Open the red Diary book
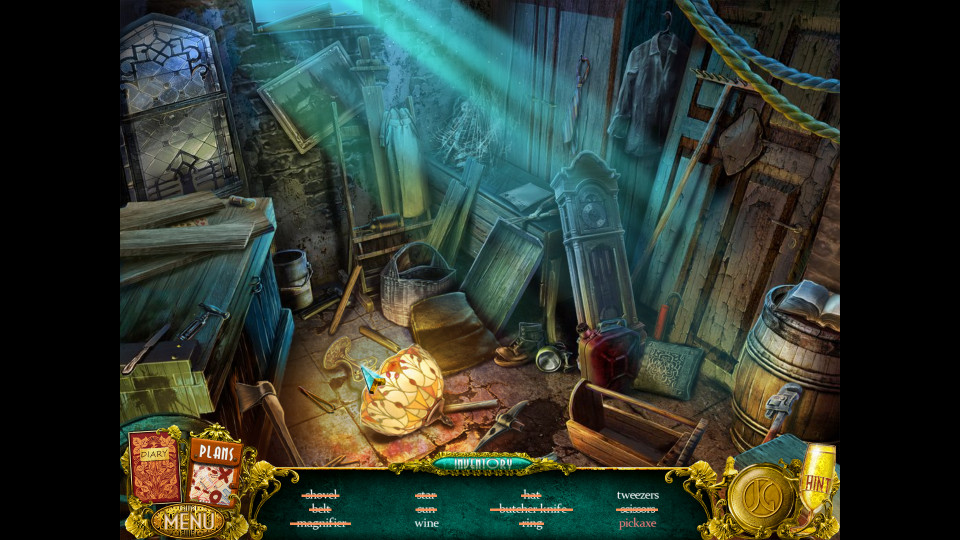960x540 pixels. (155, 468)
